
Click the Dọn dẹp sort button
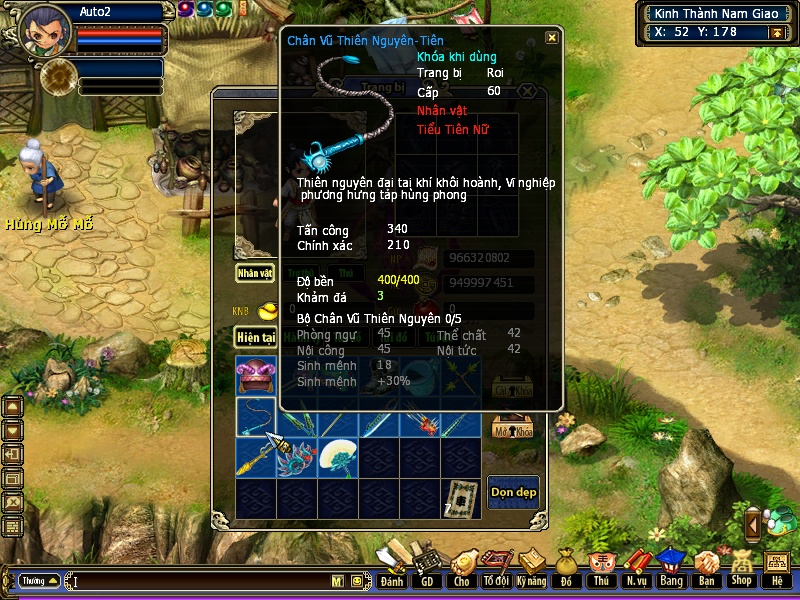513,491
